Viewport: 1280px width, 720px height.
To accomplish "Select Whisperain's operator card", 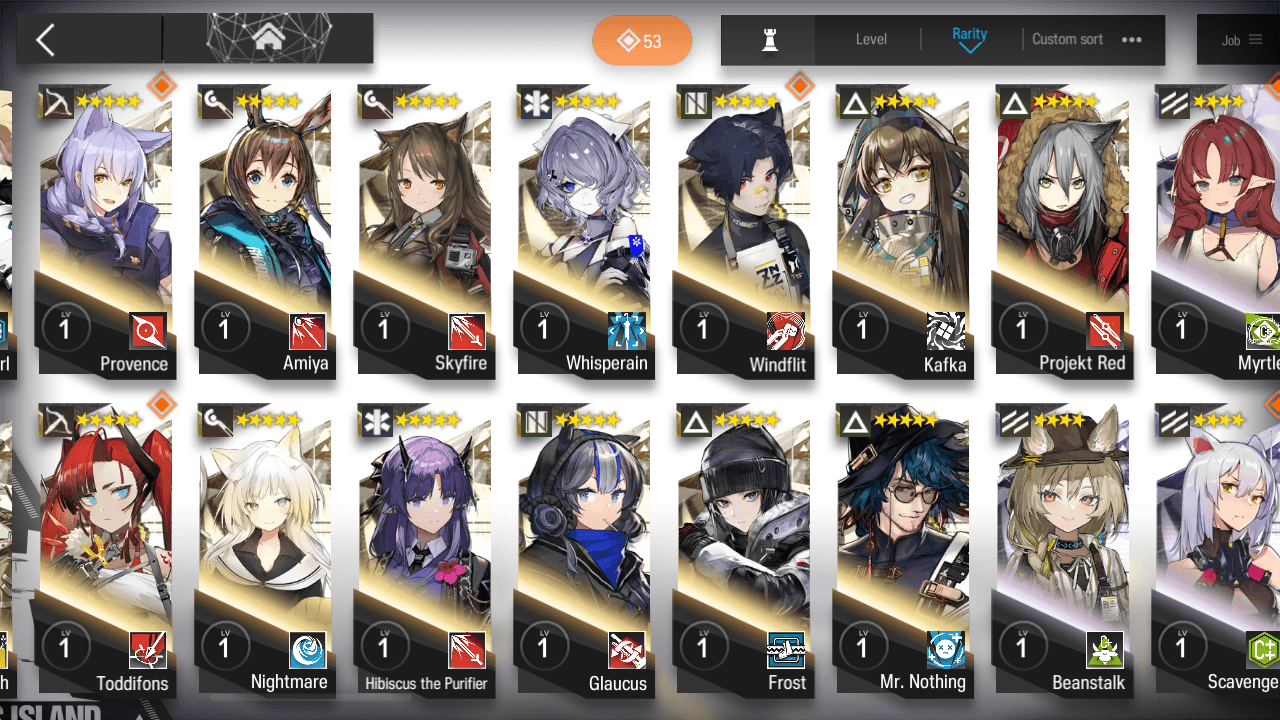I will (584, 230).
